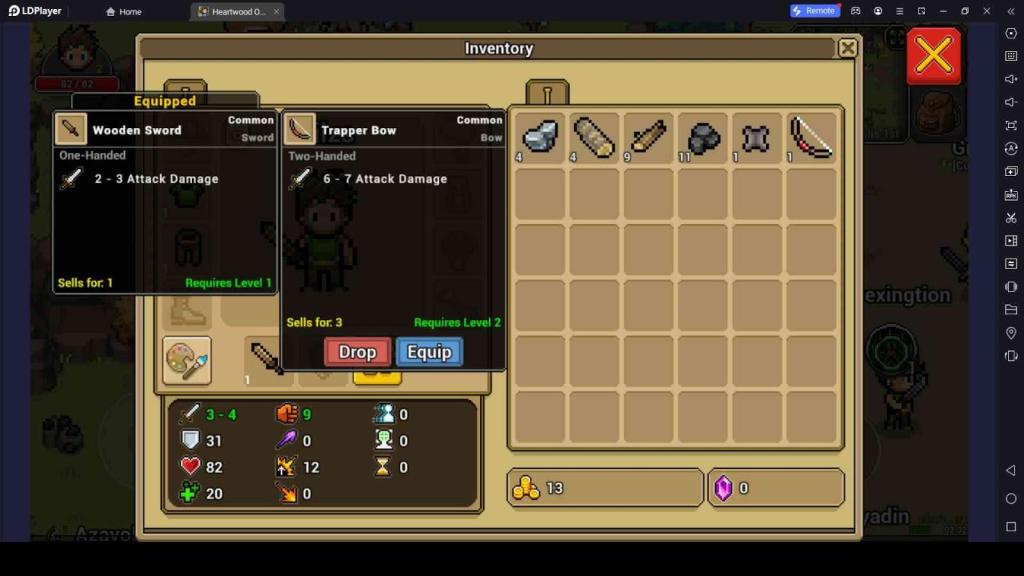Image resolution: width=1024 pixels, height=576 pixels.
Task: Select the grey hide inventory slot
Action: (x=757, y=138)
